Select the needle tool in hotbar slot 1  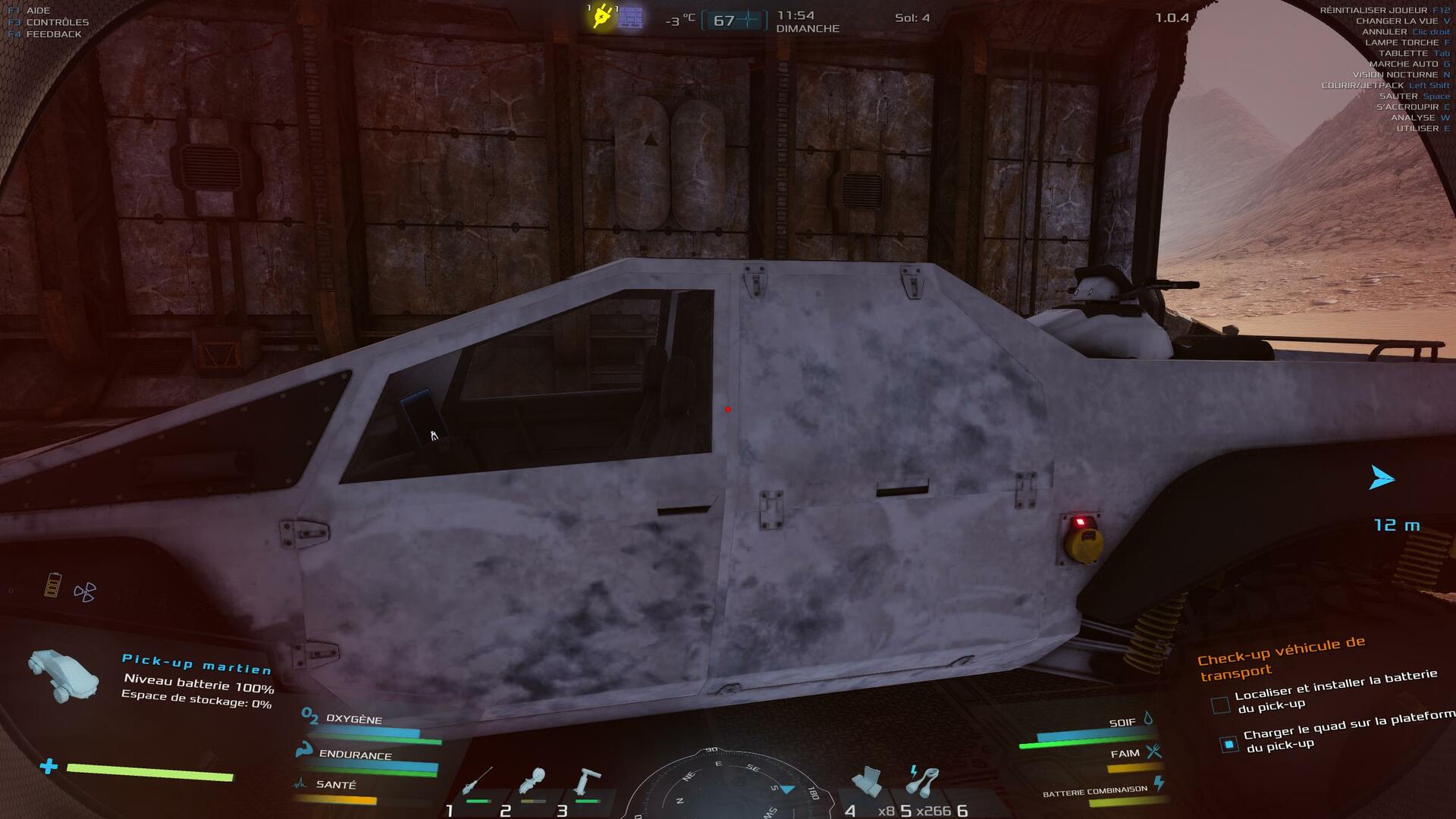(478, 781)
